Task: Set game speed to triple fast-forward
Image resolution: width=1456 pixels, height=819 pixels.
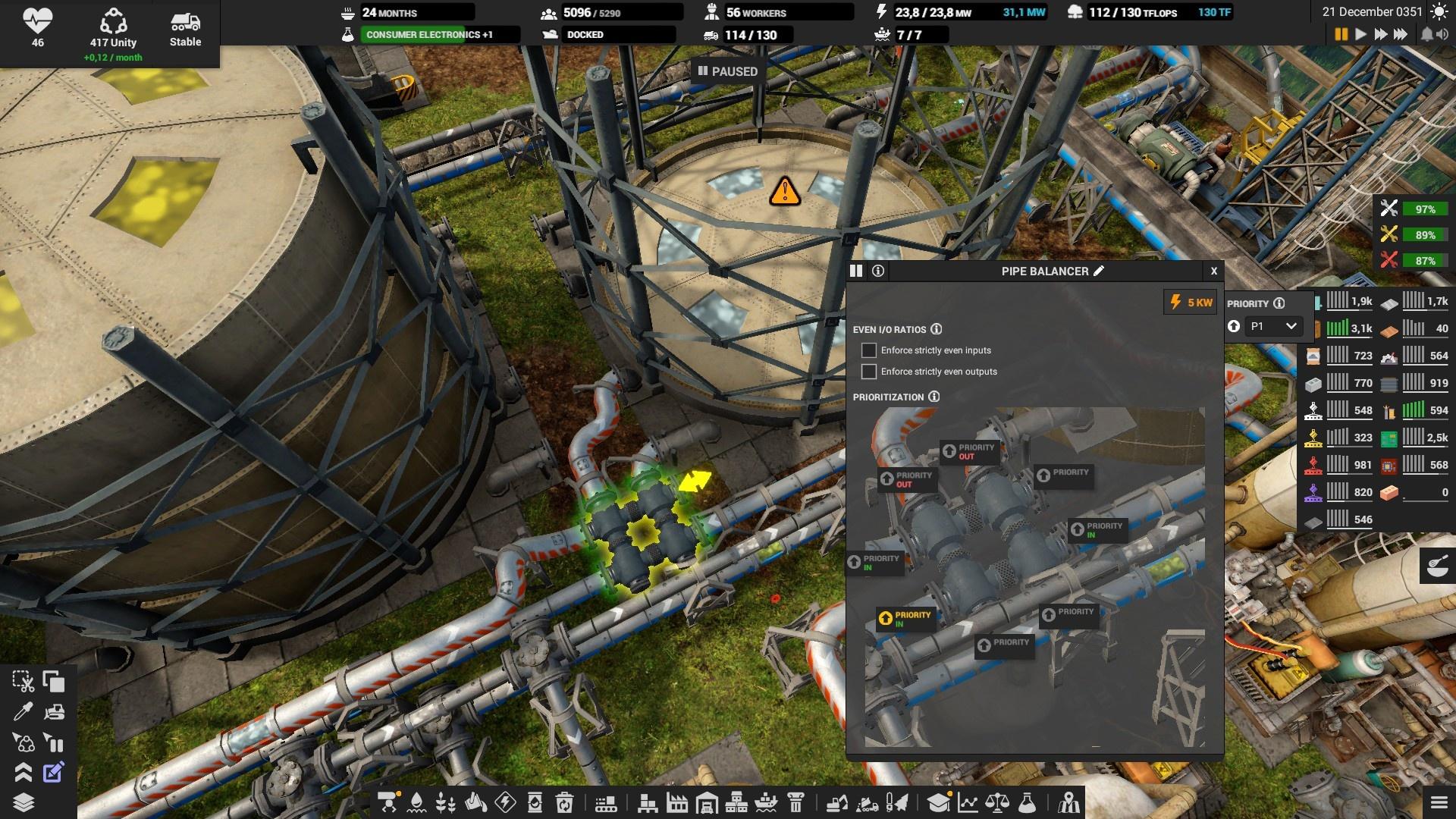Action: point(1401,34)
